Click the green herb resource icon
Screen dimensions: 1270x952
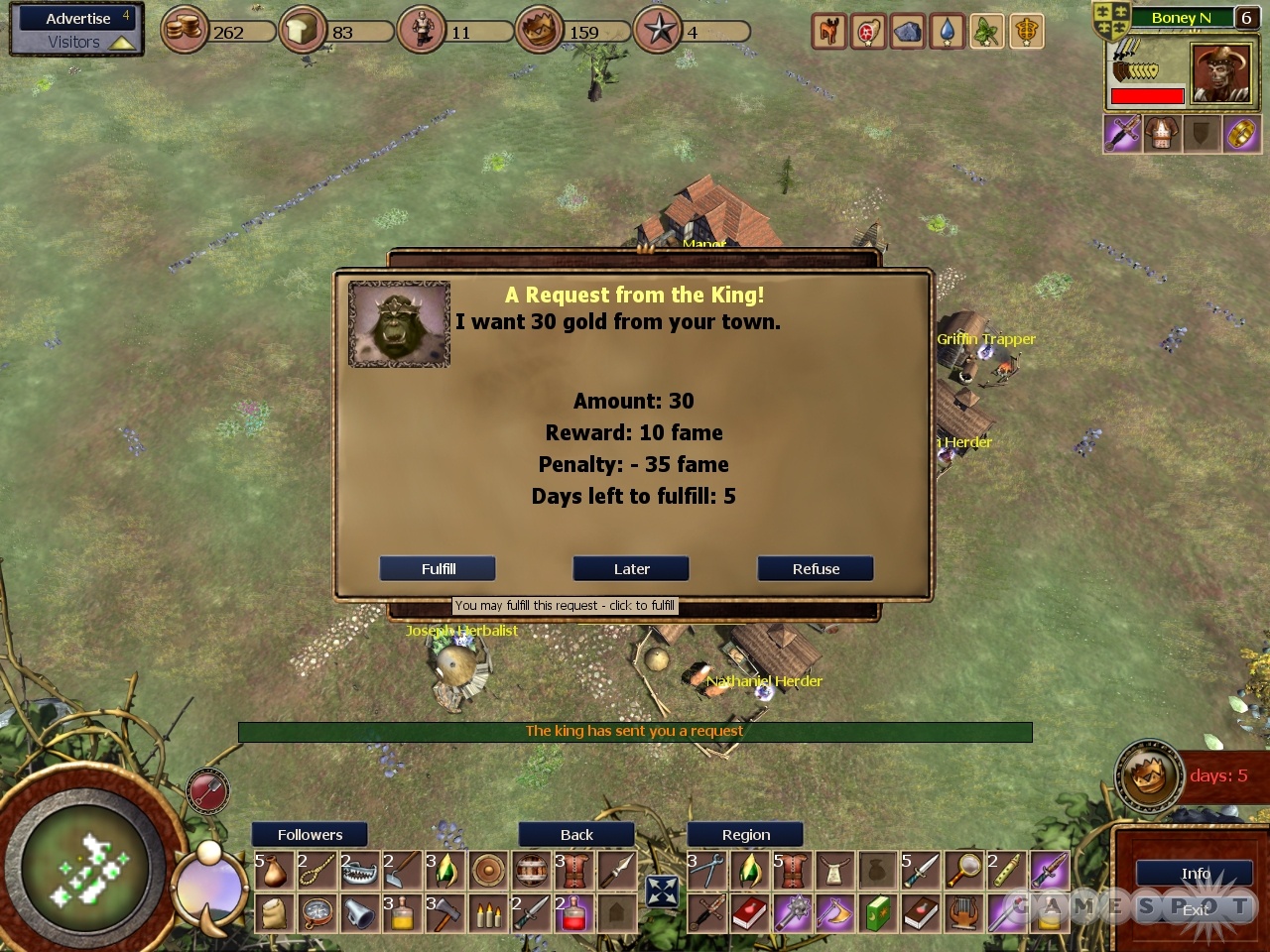coord(987,32)
